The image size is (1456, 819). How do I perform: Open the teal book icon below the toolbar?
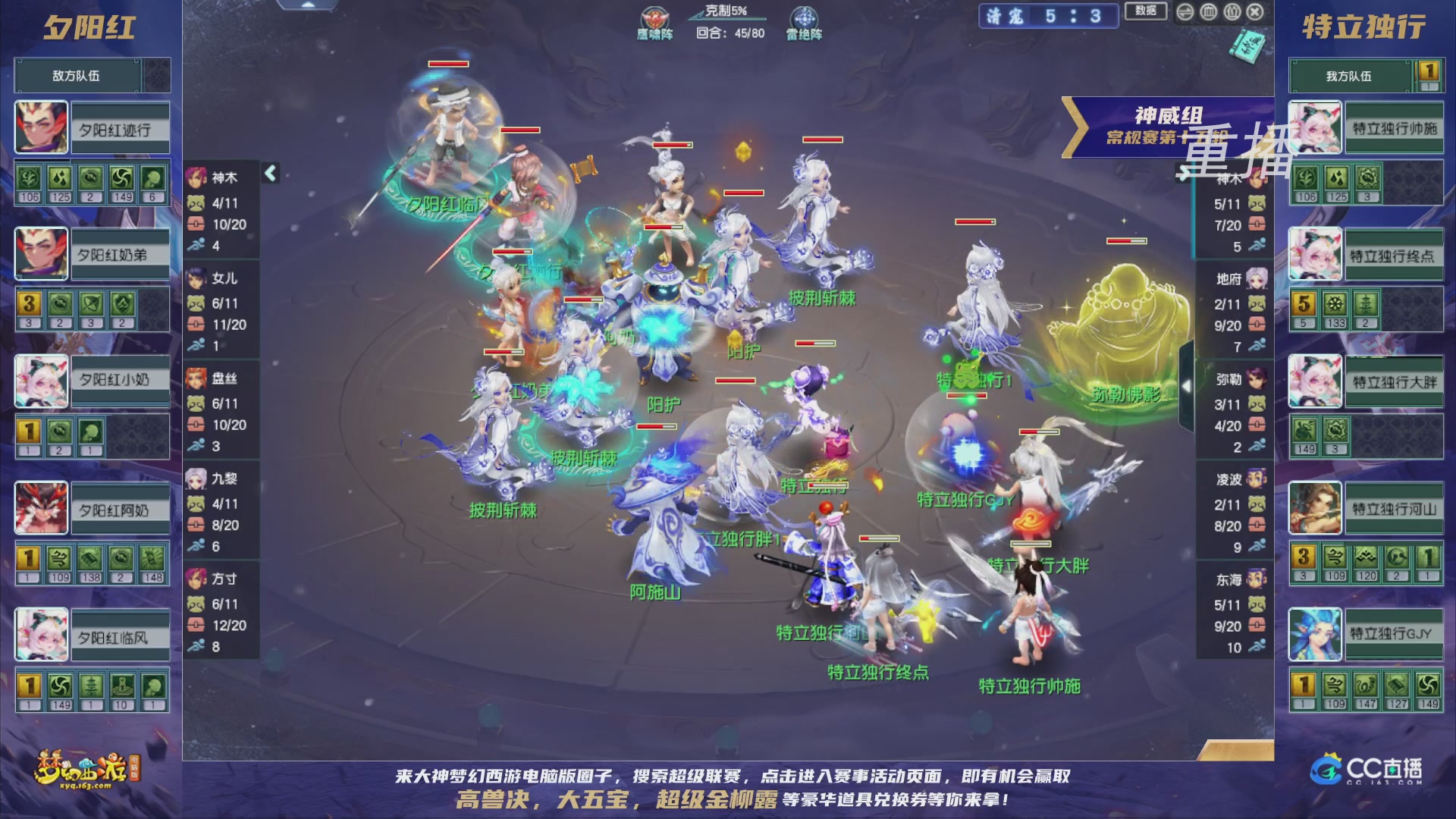1247,45
